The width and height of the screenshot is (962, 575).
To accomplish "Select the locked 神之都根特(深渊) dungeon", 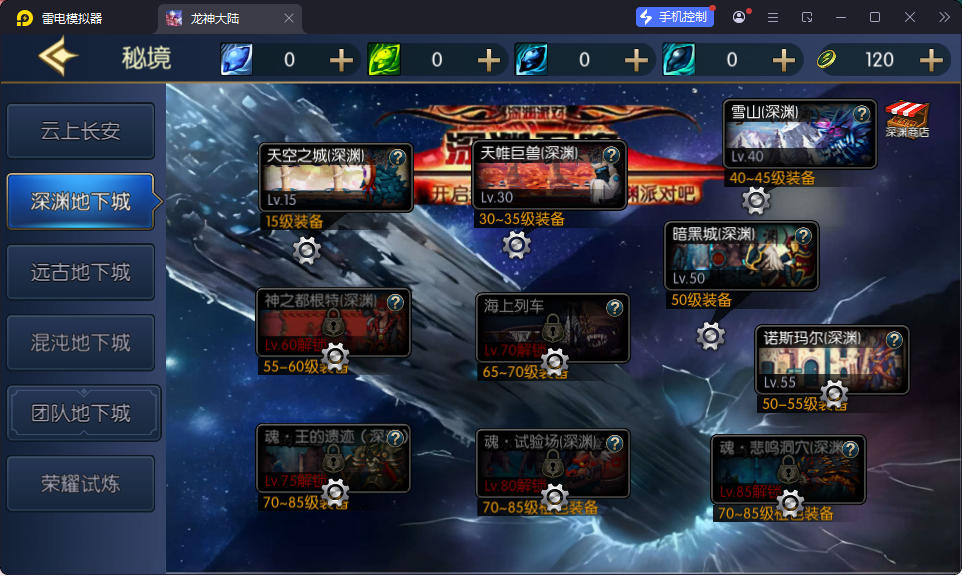I will point(333,326).
